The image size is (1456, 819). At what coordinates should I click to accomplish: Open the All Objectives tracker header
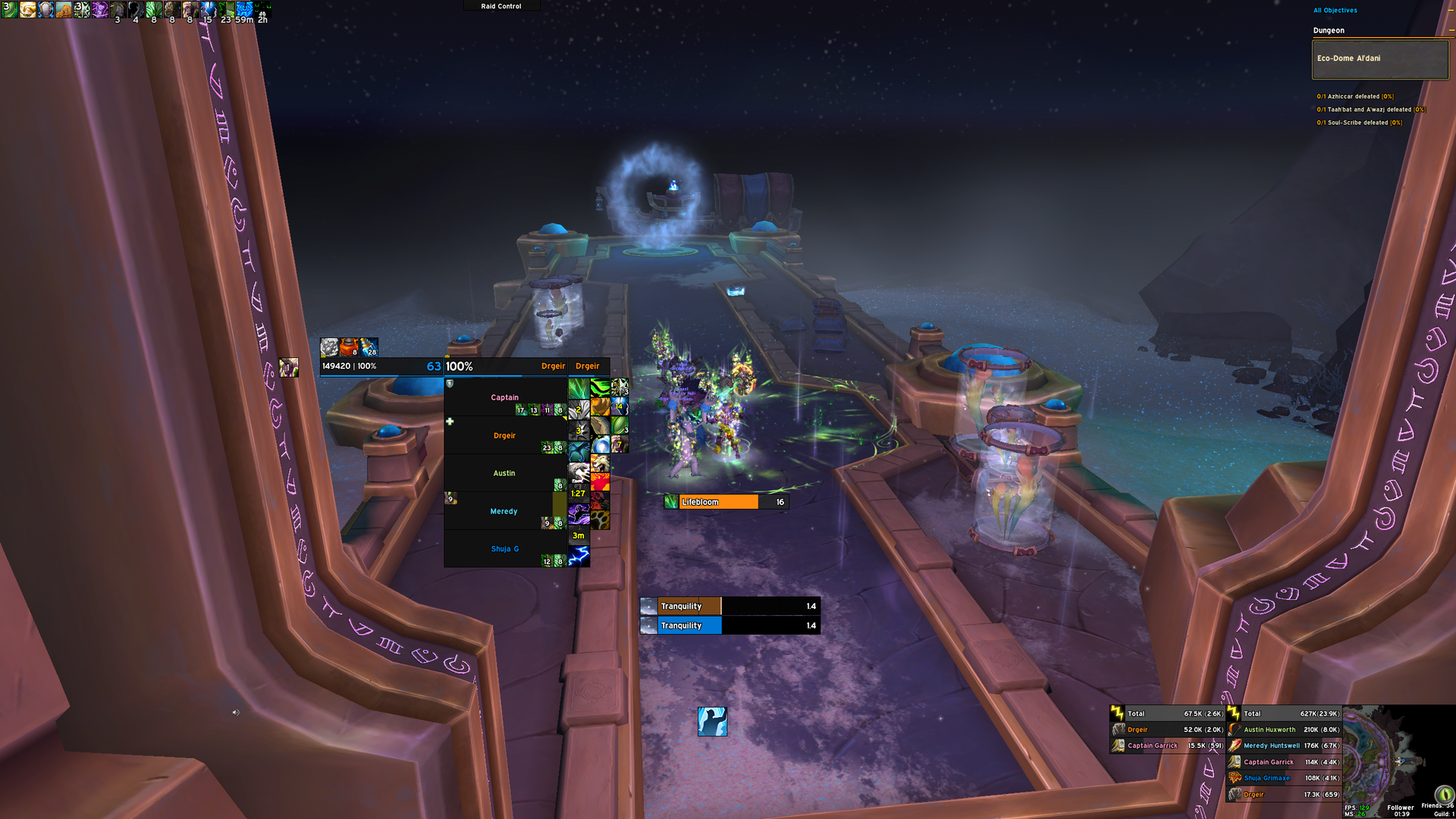[x=1335, y=11]
